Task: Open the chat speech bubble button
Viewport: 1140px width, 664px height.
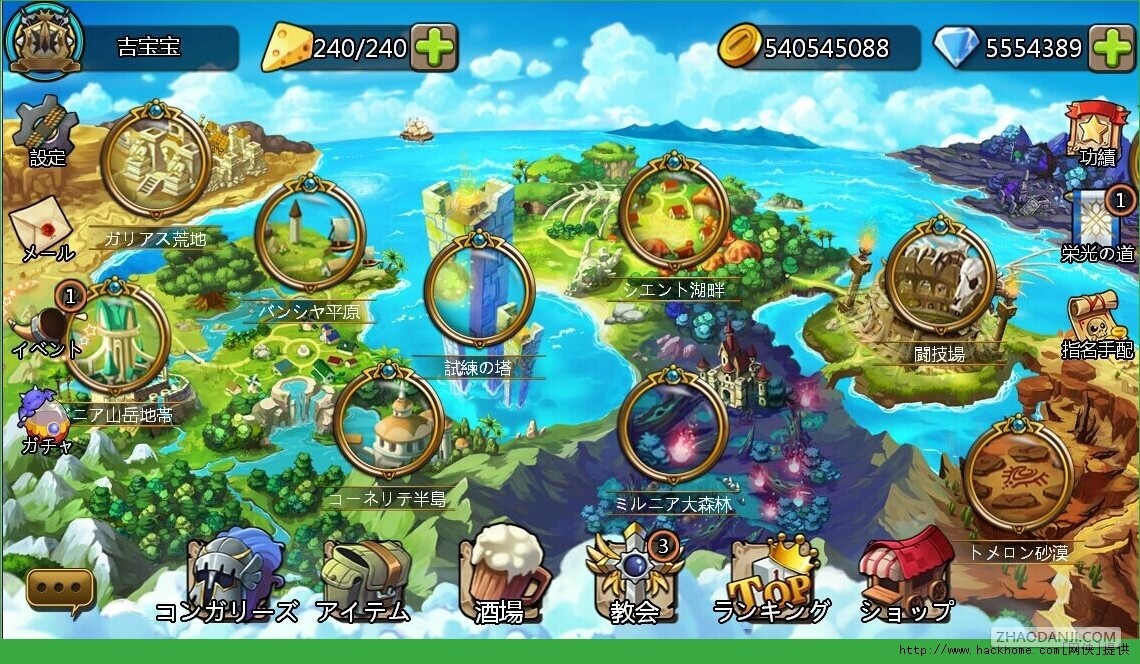Action: 61,589
